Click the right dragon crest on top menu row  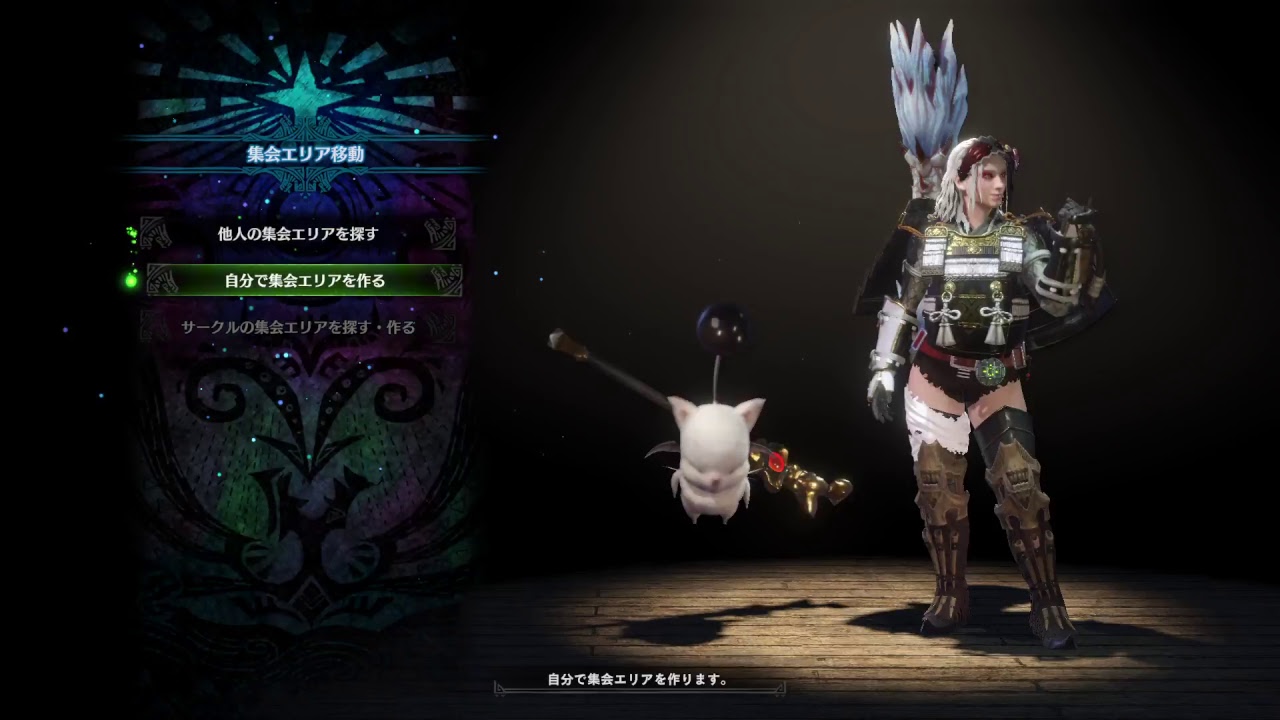pyautogui.click(x=442, y=233)
